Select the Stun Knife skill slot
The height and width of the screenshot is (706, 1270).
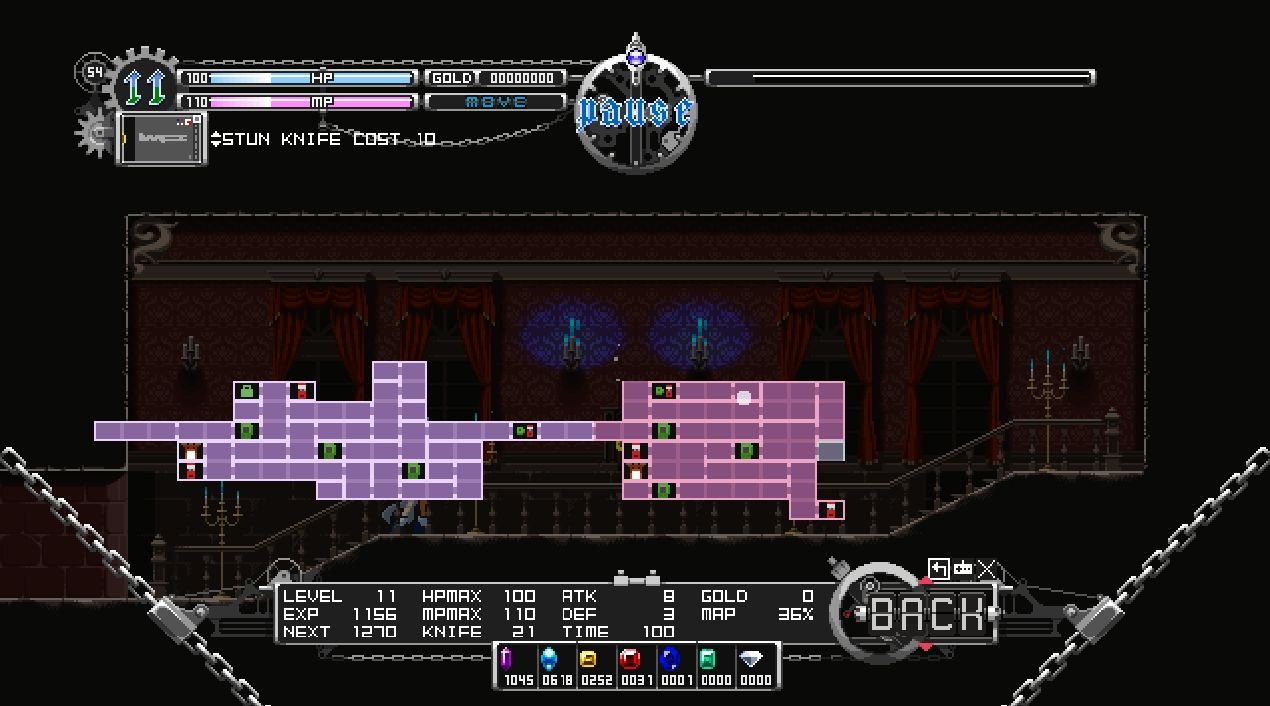(161, 138)
